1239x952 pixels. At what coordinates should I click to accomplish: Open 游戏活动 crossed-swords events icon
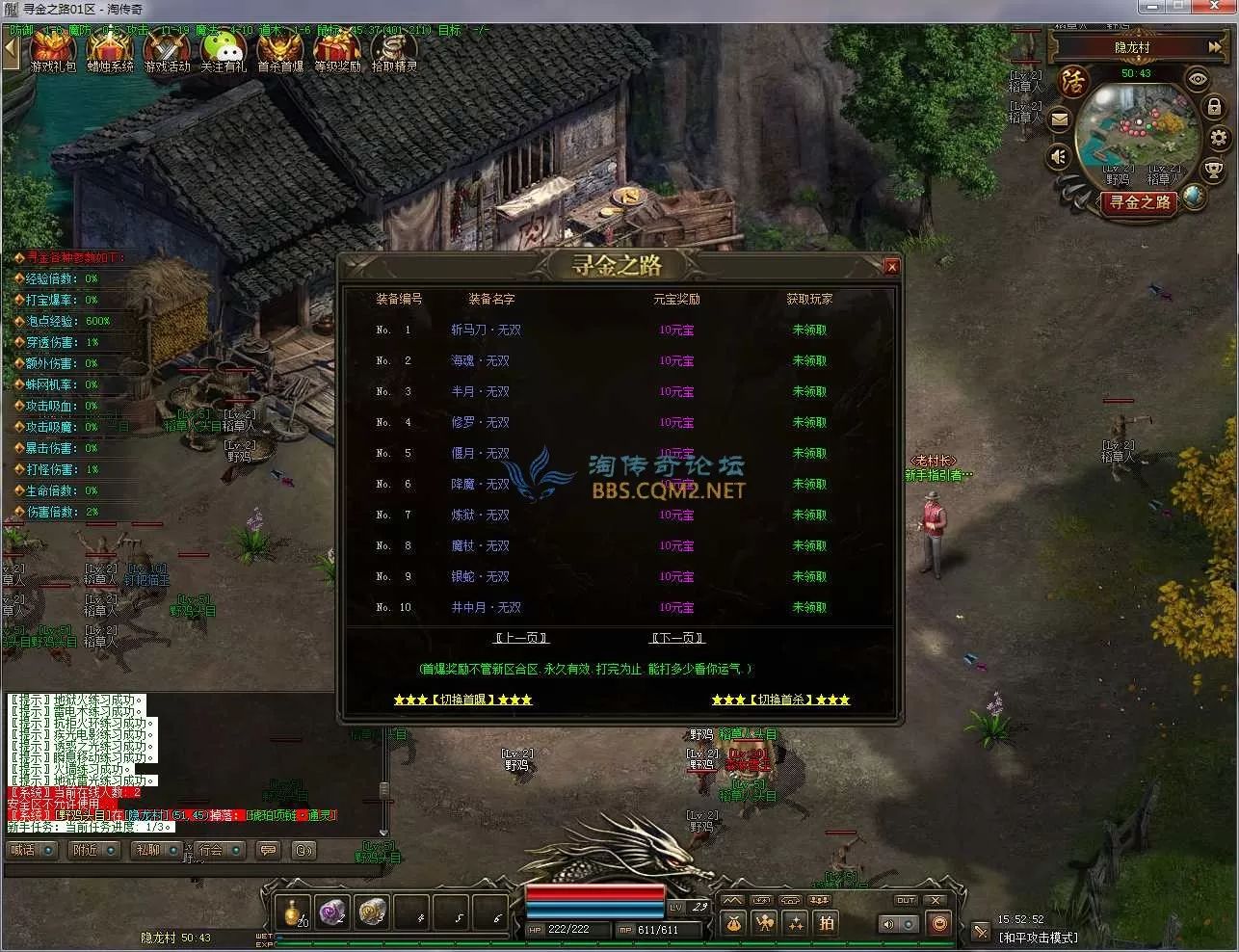click(168, 50)
